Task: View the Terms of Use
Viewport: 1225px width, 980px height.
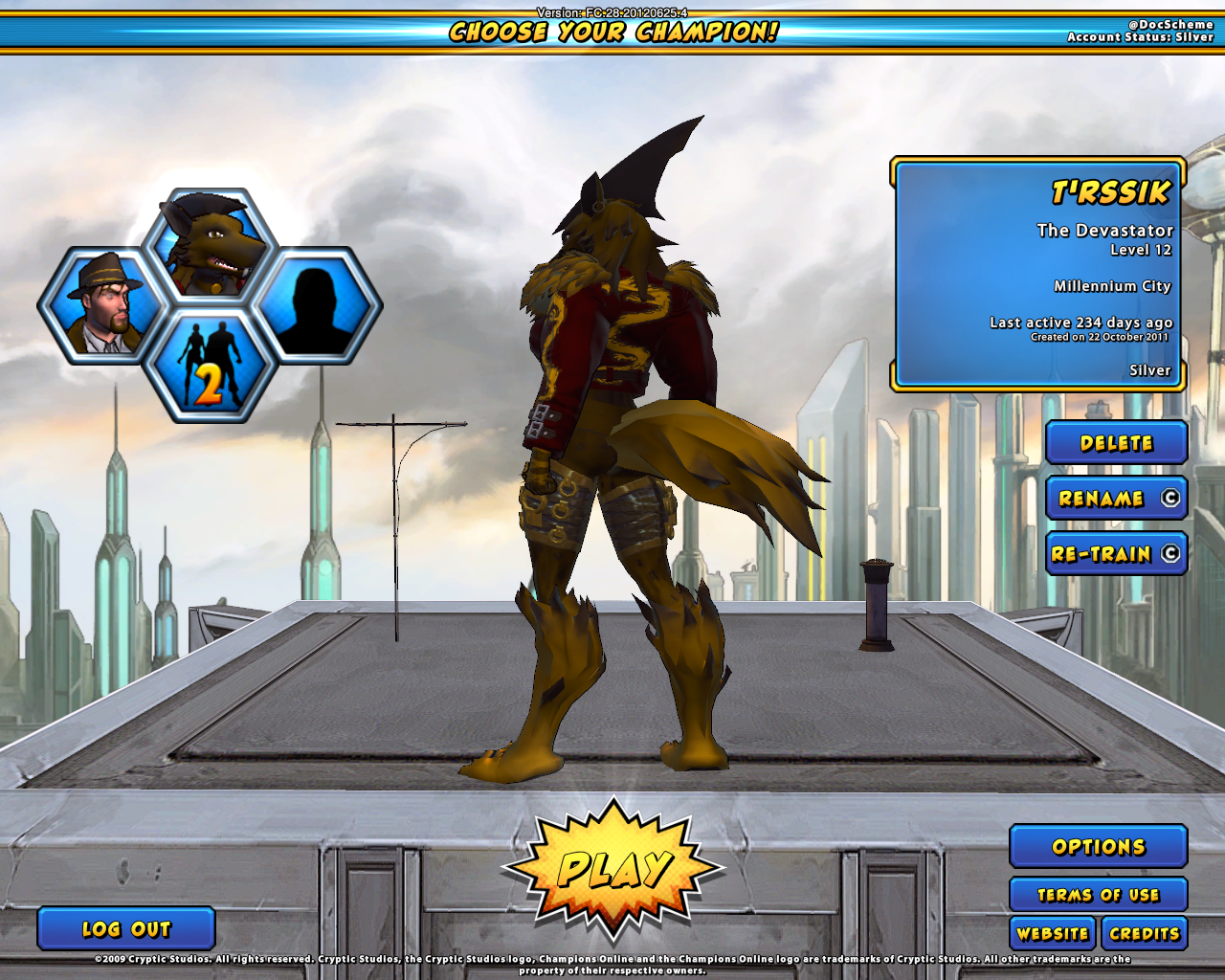Action: (1098, 895)
